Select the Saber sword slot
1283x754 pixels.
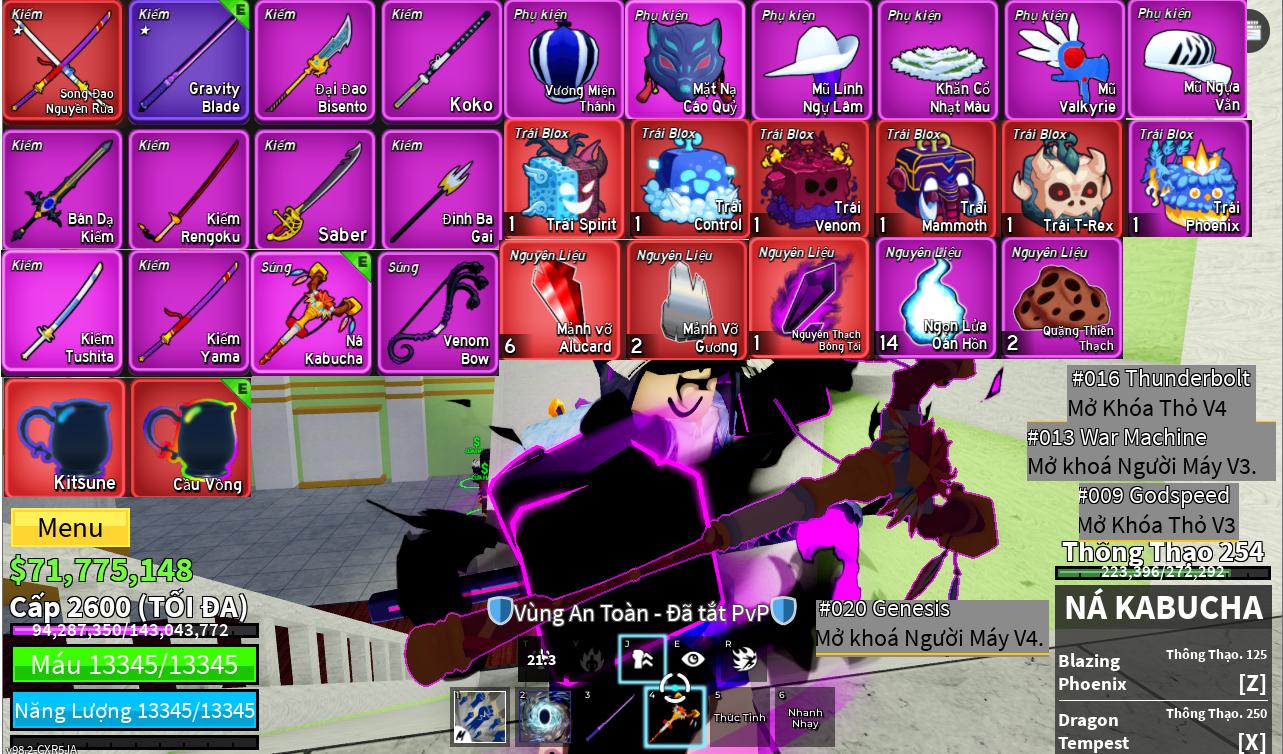(315, 190)
